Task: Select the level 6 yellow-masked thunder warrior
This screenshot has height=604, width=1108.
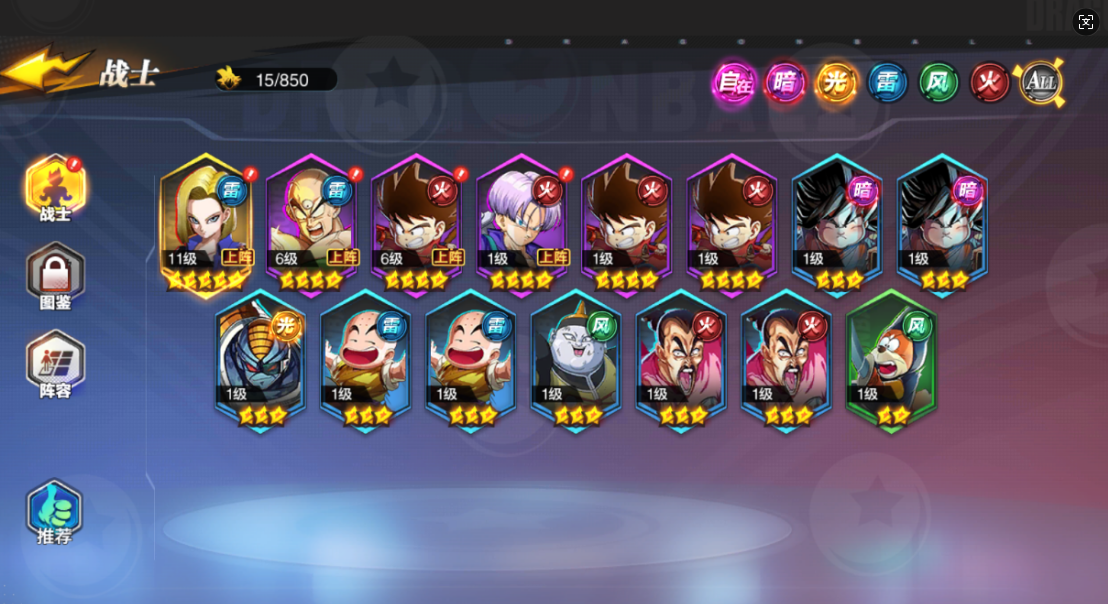Action: (311, 225)
